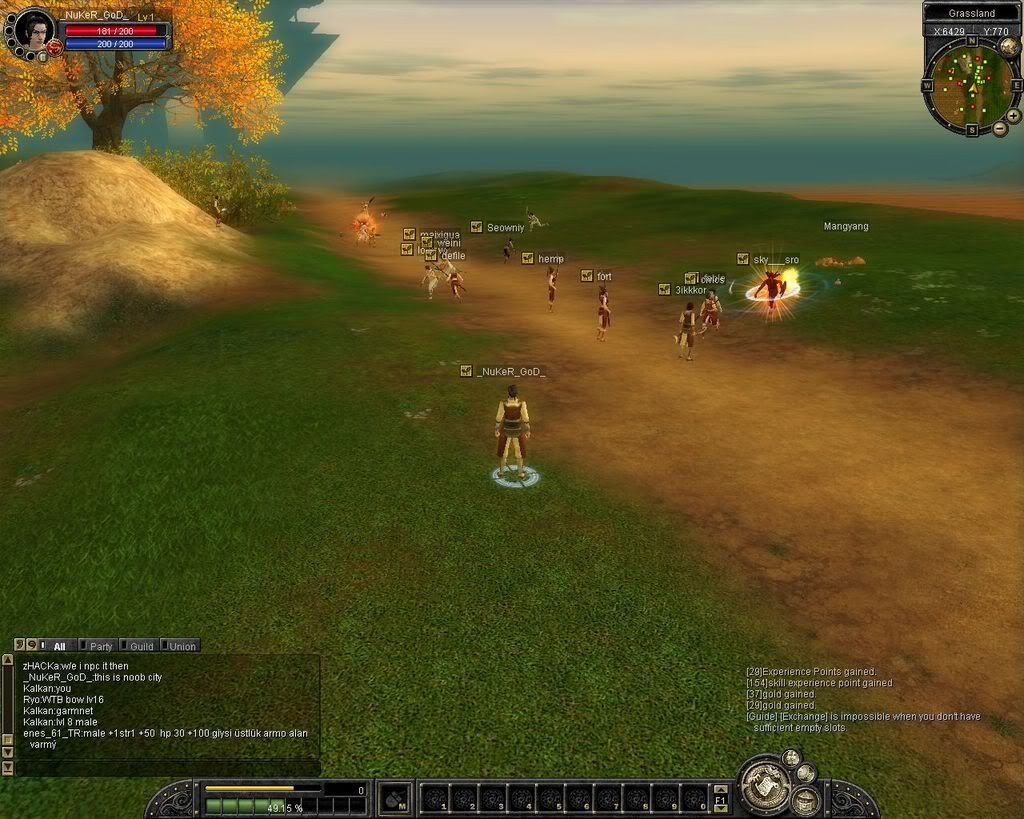
Task: Zoom out the minimap with minus button
Action: tap(1000, 129)
